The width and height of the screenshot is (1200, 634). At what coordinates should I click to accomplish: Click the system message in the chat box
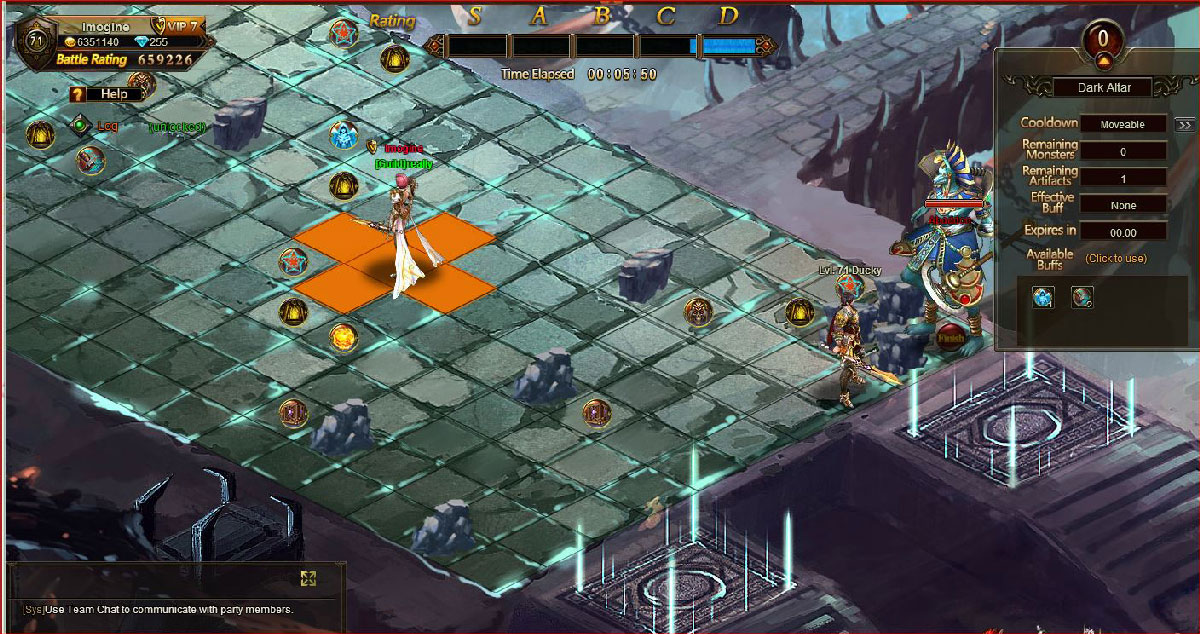(158, 610)
